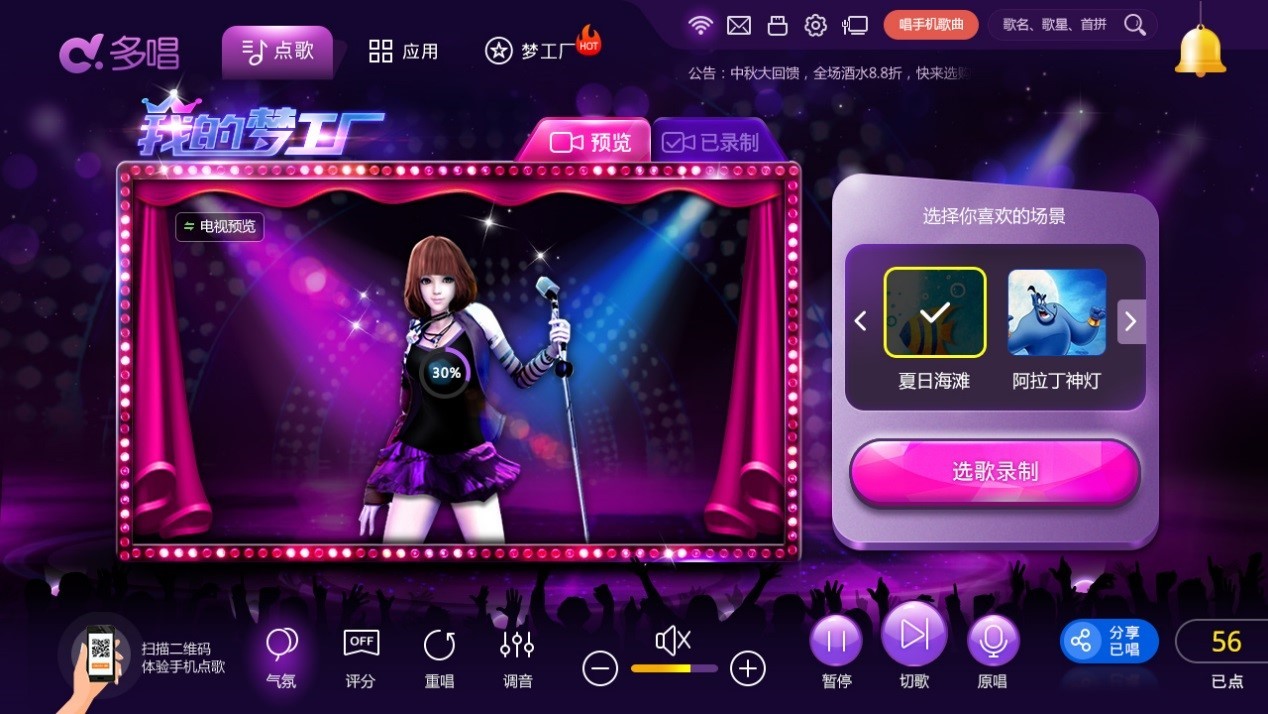Open the 梦工厂 section
The image size is (1268, 714).
click(541, 51)
